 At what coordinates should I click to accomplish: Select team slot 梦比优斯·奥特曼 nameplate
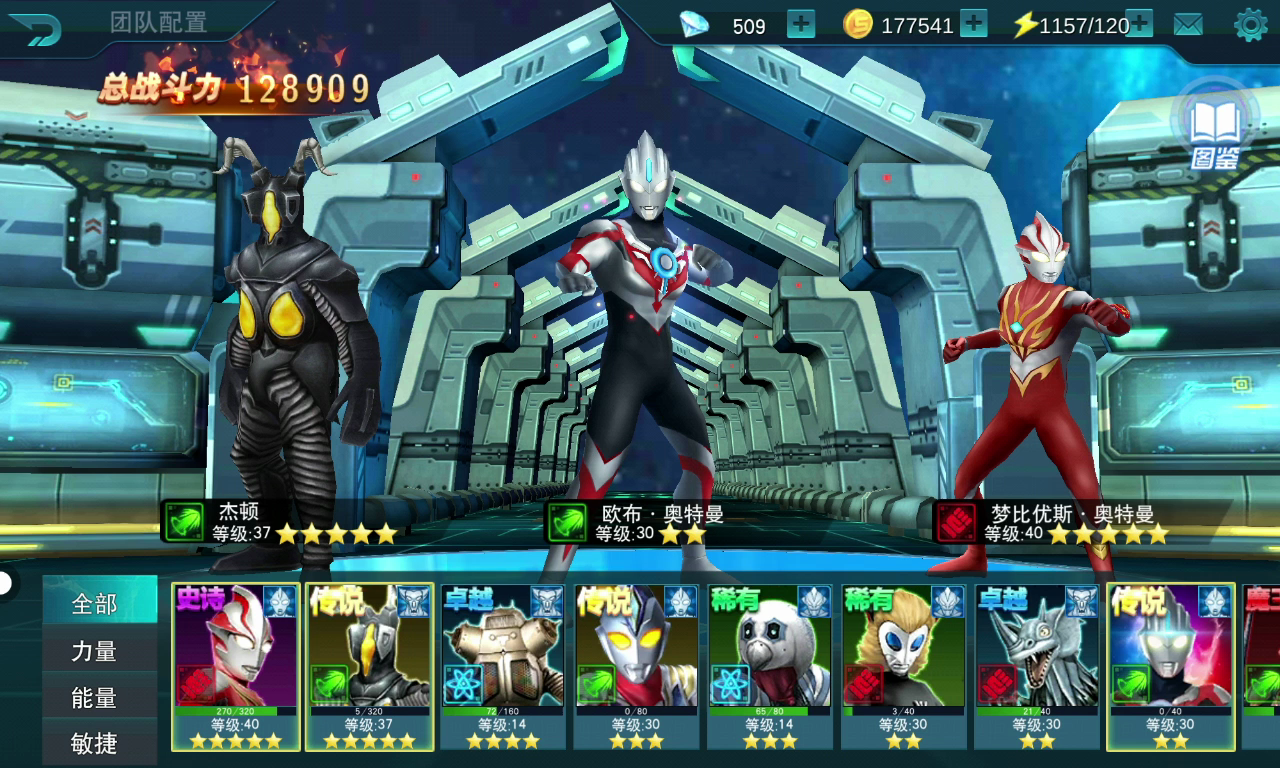pyautogui.click(x=1055, y=522)
